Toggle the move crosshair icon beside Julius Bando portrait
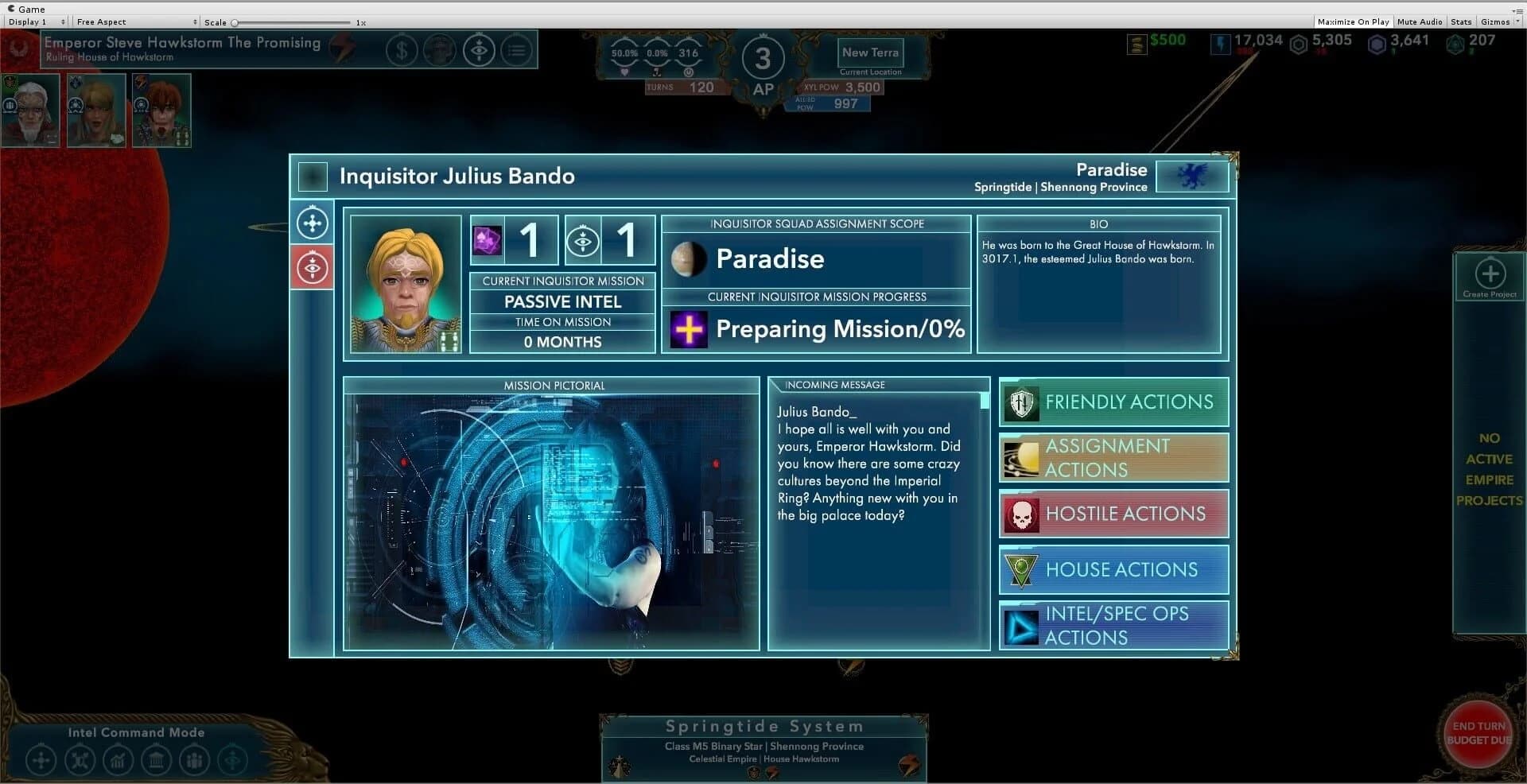 (312, 223)
